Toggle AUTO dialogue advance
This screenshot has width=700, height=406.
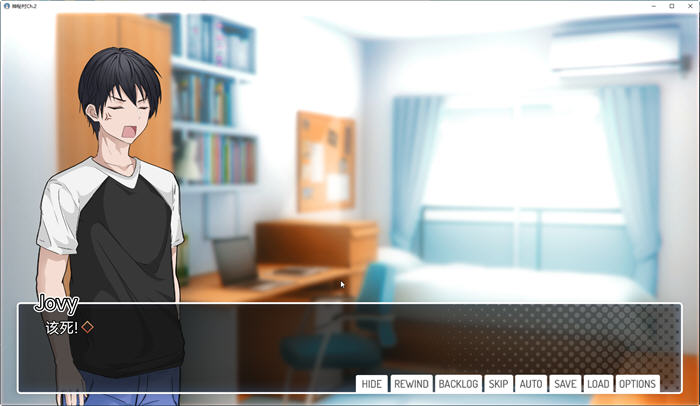[531, 384]
